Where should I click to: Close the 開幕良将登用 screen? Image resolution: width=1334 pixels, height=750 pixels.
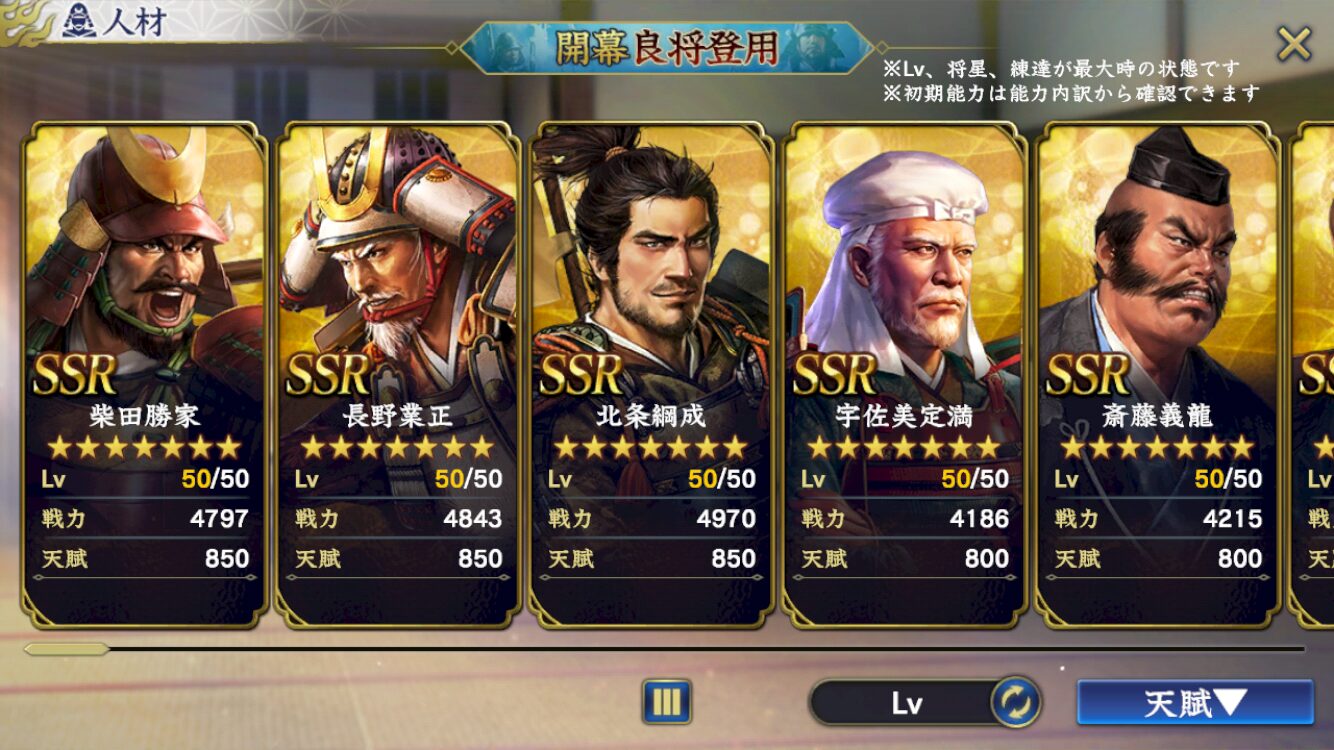tap(1294, 45)
